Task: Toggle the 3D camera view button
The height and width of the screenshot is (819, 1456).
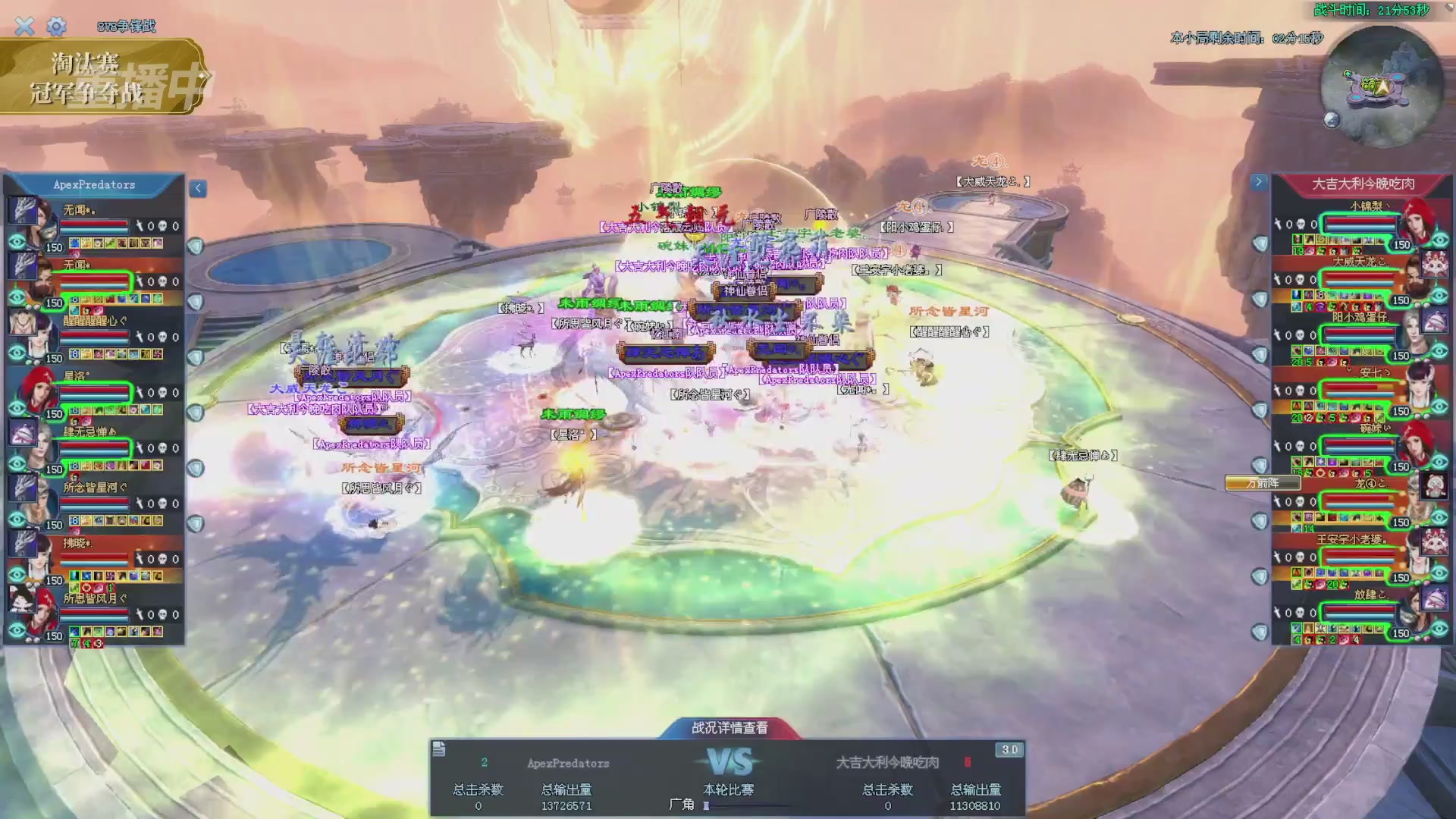Action: click(1009, 750)
